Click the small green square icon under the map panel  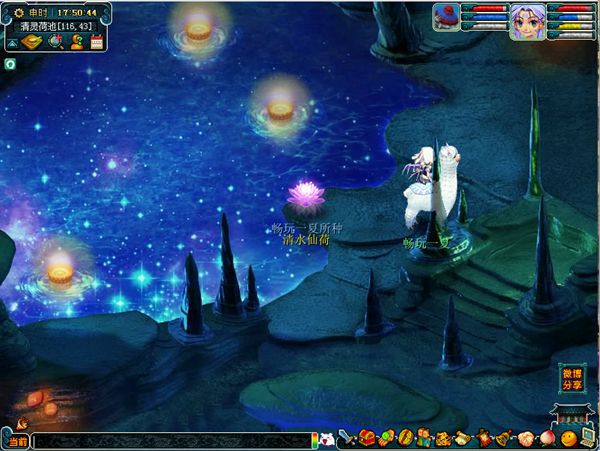click(x=9, y=63)
